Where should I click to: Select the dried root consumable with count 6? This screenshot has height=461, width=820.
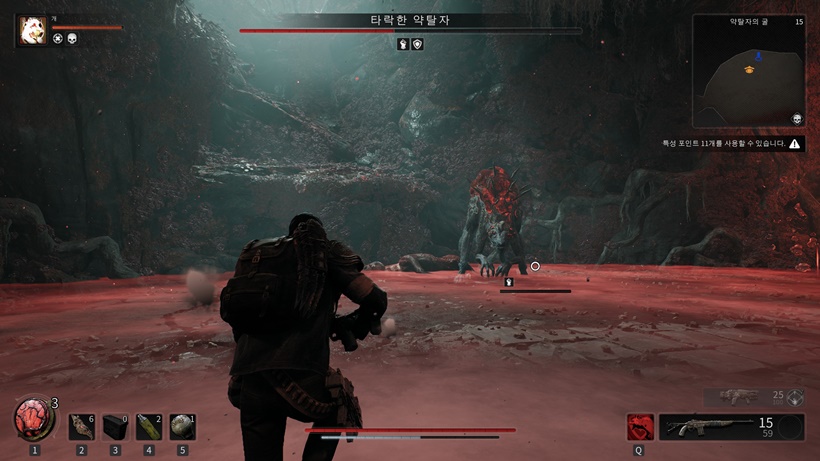(x=81, y=427)
